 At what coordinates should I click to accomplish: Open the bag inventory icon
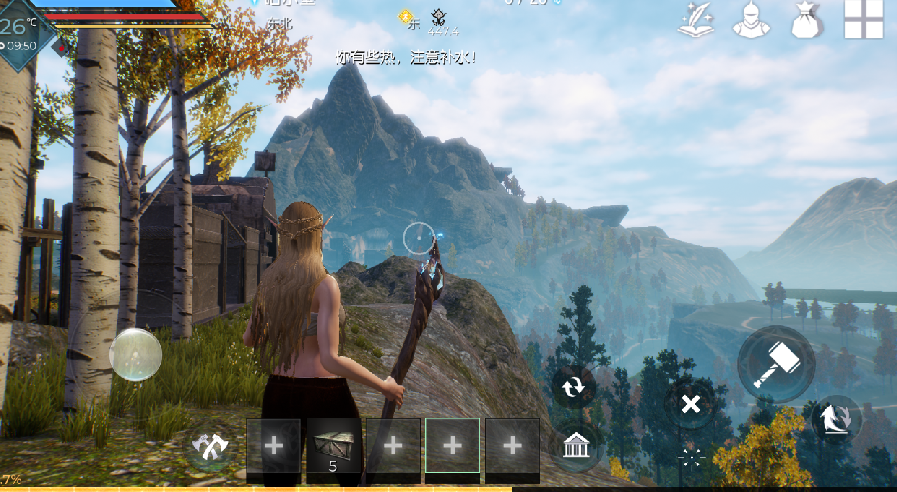806,20
